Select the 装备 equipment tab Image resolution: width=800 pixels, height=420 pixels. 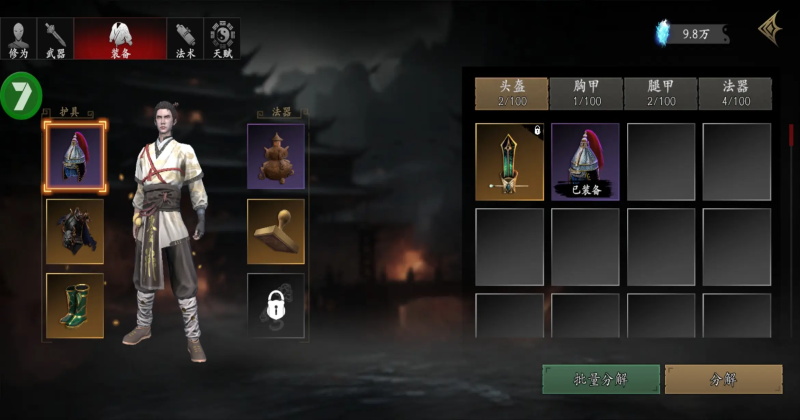coord(120,38)
